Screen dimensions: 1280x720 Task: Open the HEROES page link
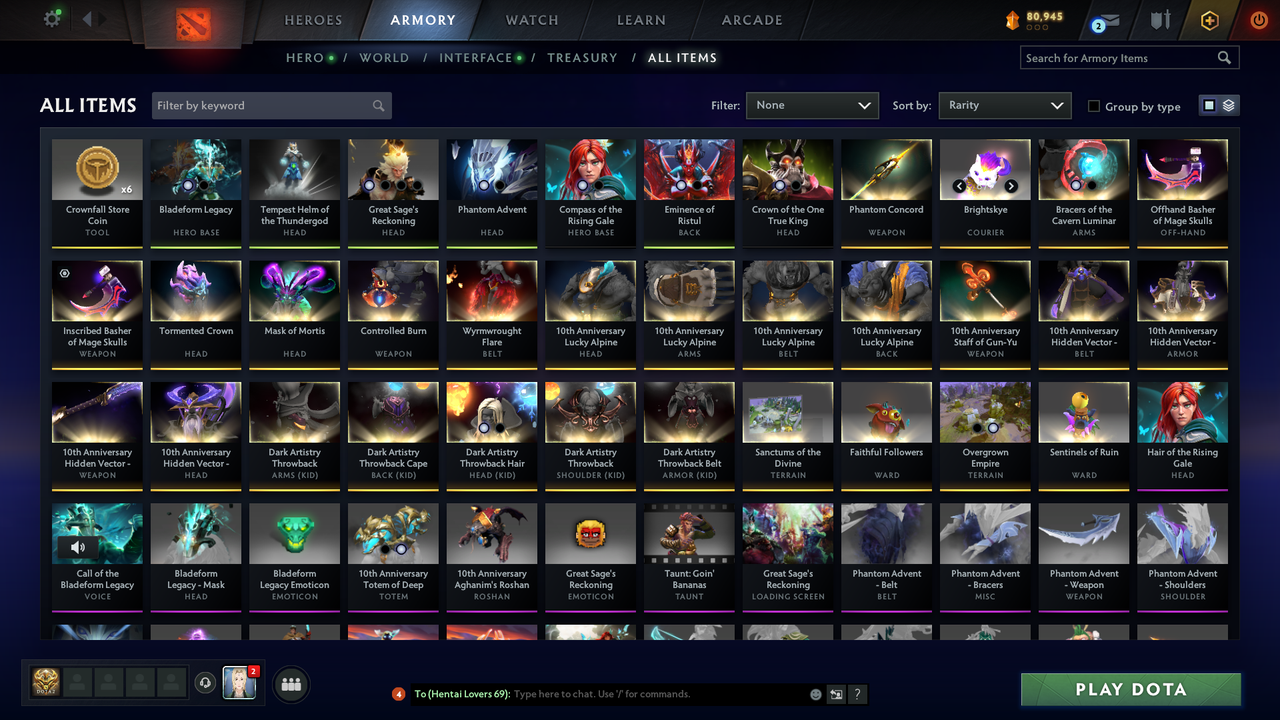[313, 19]
